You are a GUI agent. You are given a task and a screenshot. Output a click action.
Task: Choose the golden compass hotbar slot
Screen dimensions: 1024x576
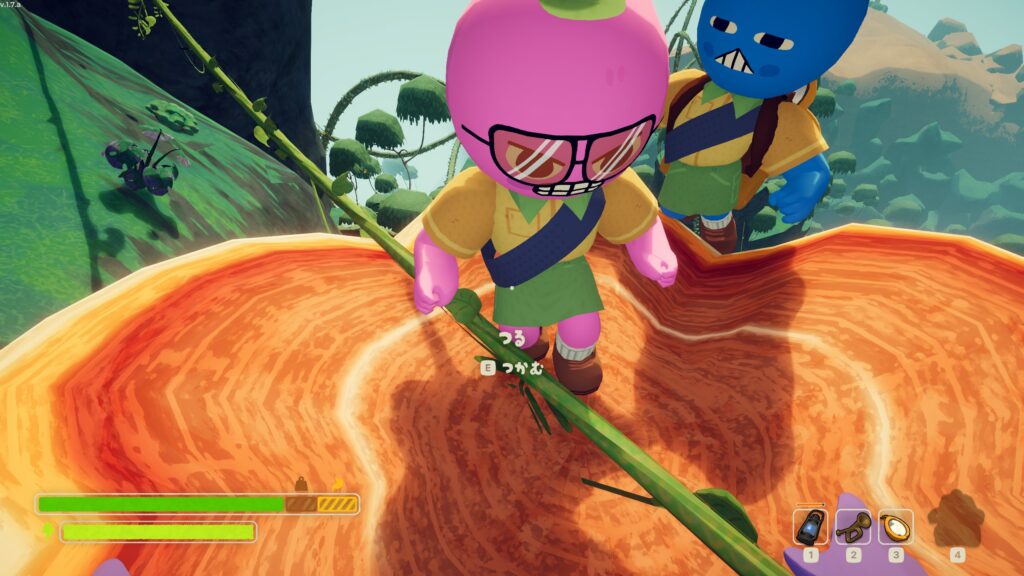point(896,526)
